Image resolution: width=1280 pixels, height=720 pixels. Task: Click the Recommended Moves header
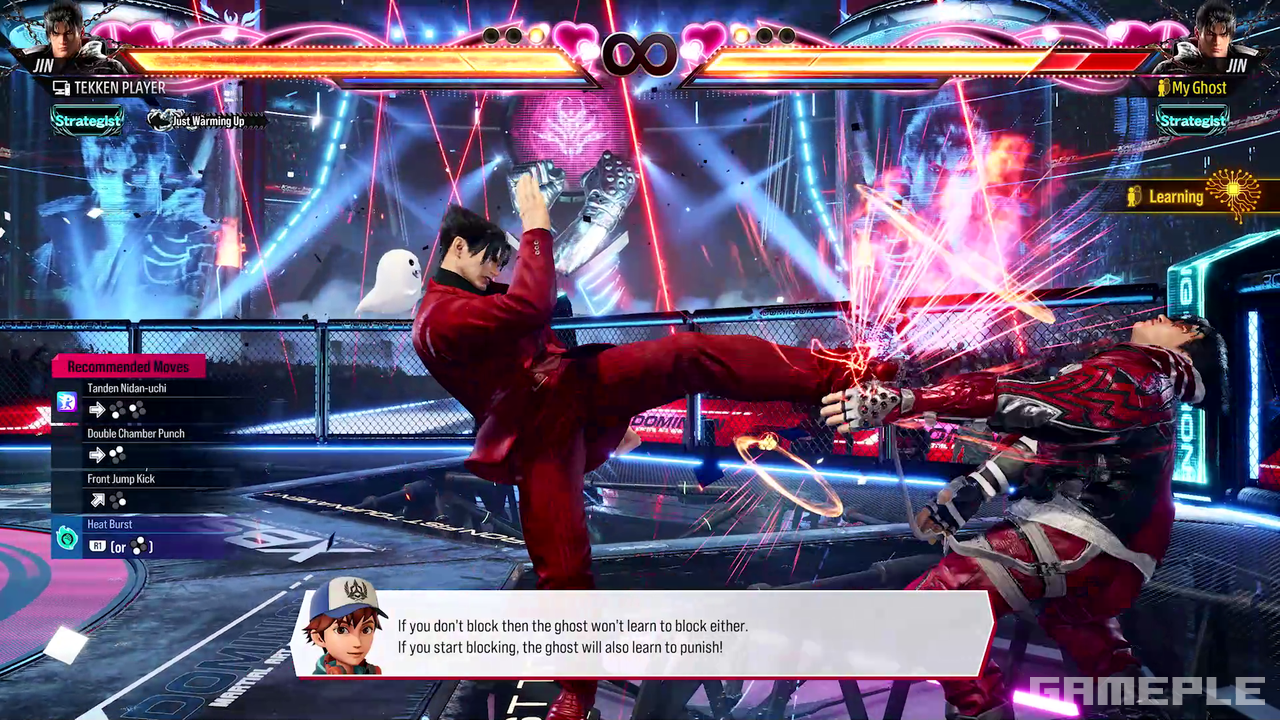click(128, 367)
